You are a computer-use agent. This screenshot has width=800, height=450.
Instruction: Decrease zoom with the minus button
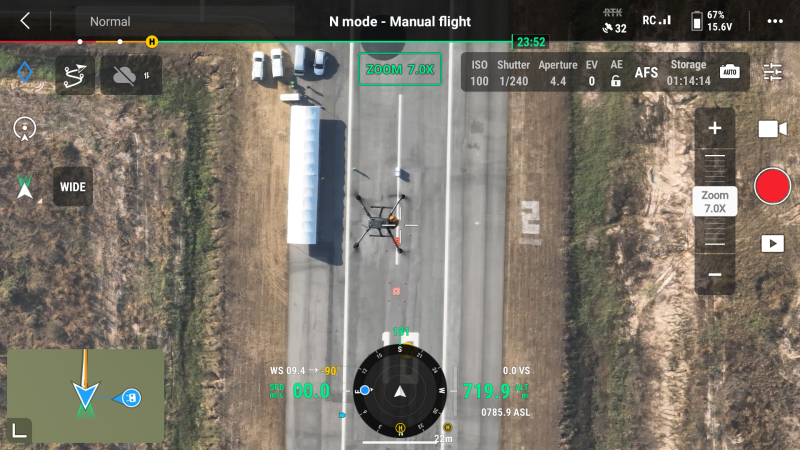coord(715,274)
